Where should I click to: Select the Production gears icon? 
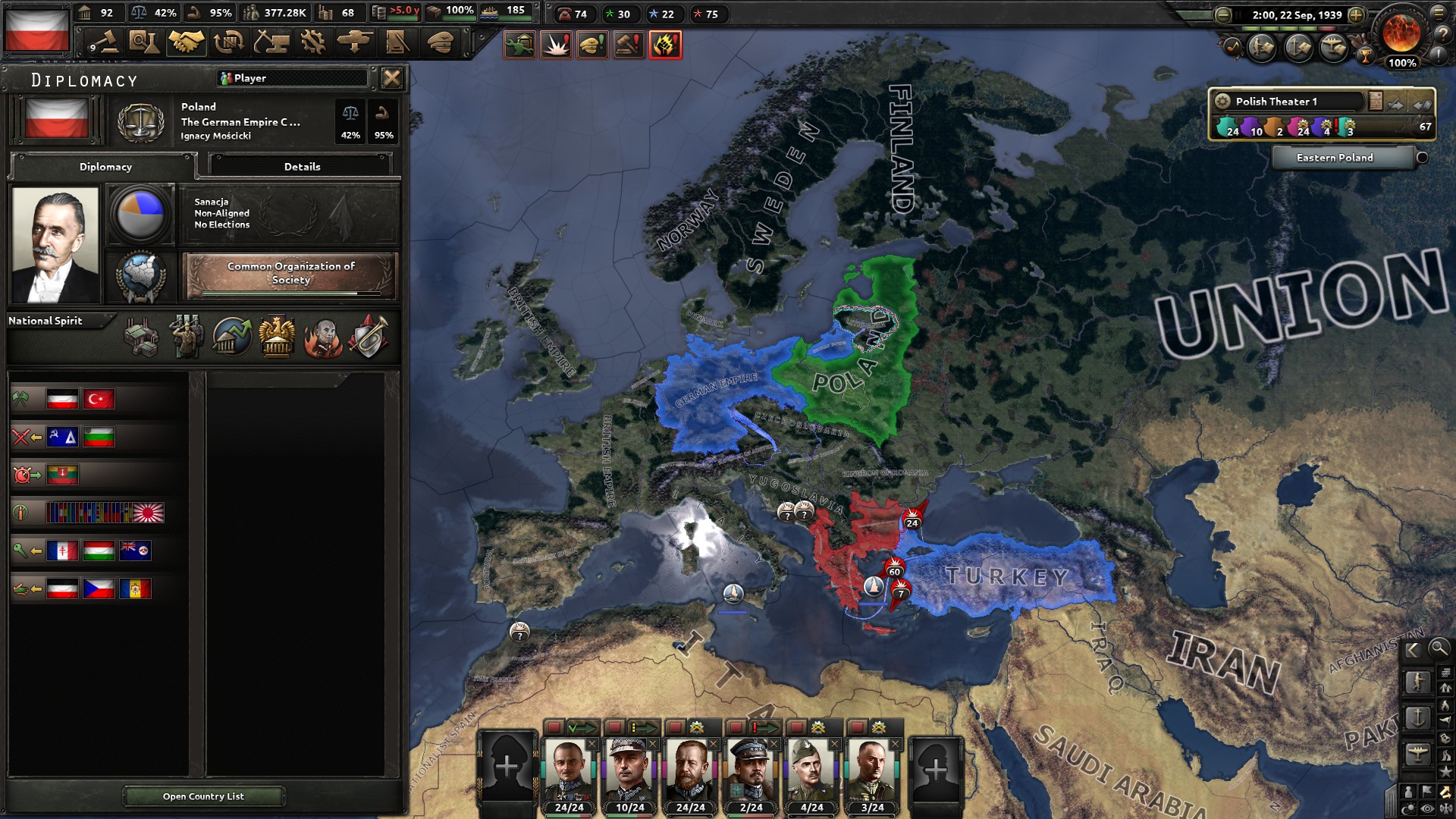point(314,43)
